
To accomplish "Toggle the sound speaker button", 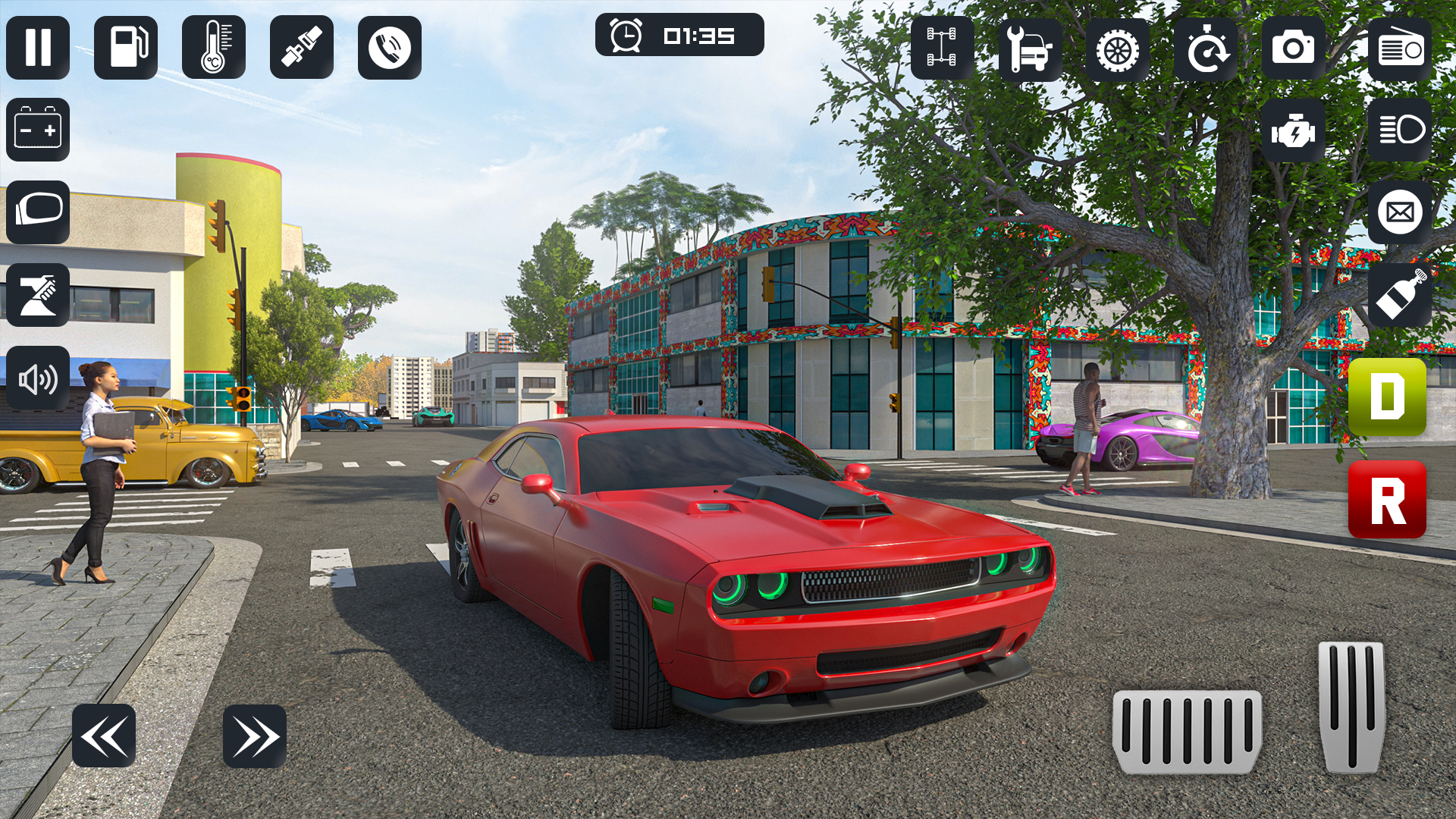I will pos(38,378).
